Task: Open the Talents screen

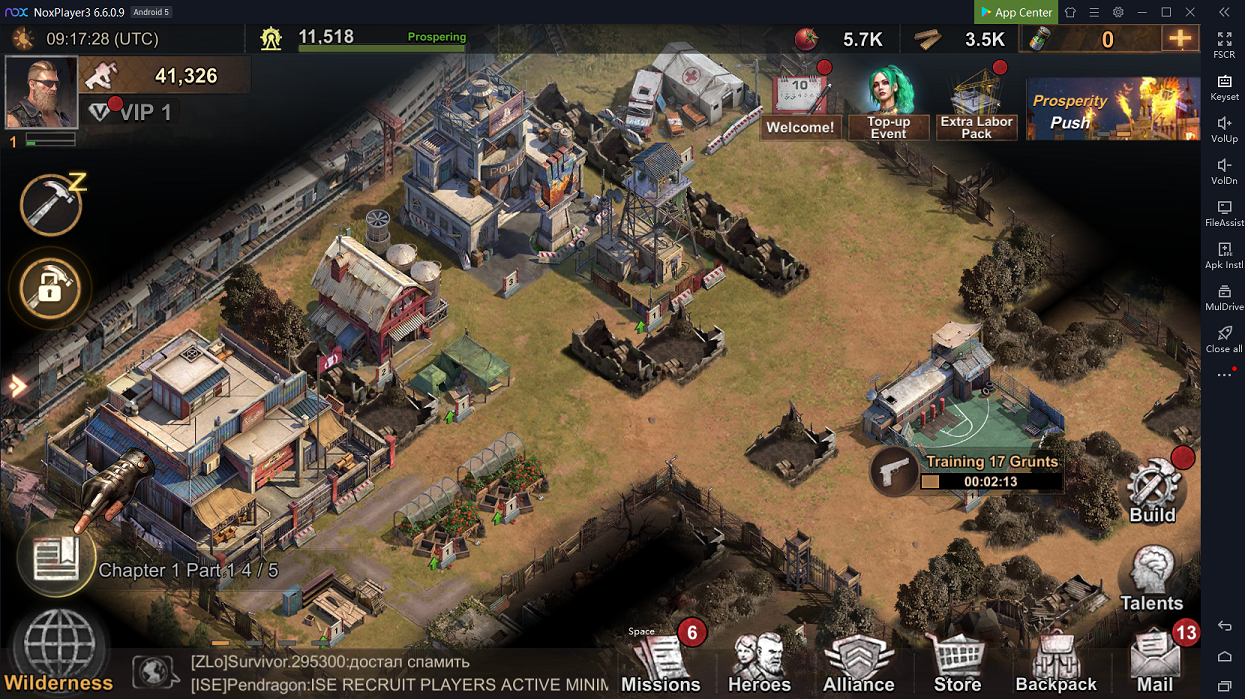Action: (x=1151, y=578)
